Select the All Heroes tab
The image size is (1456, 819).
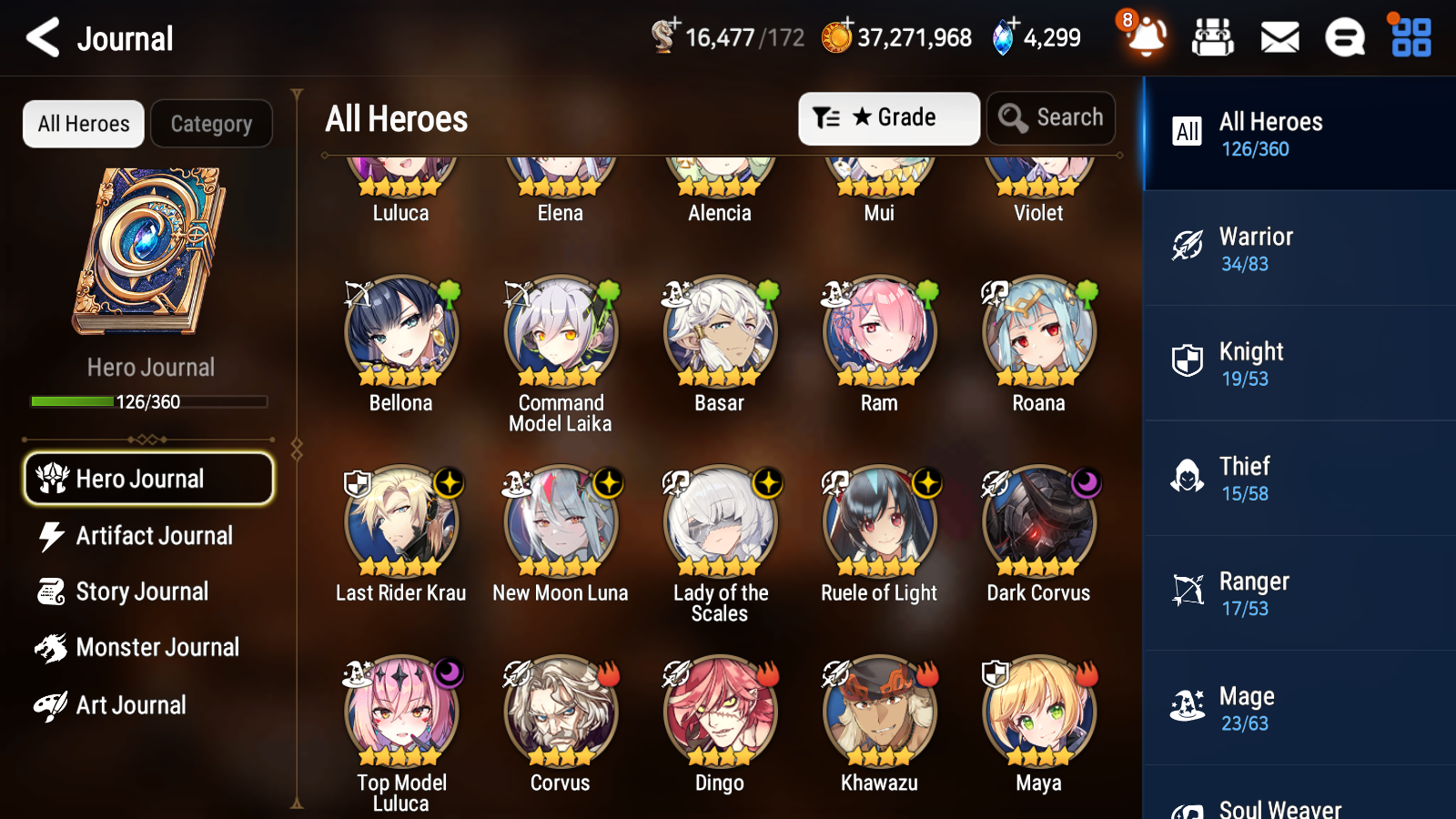(x=83, y=124)
